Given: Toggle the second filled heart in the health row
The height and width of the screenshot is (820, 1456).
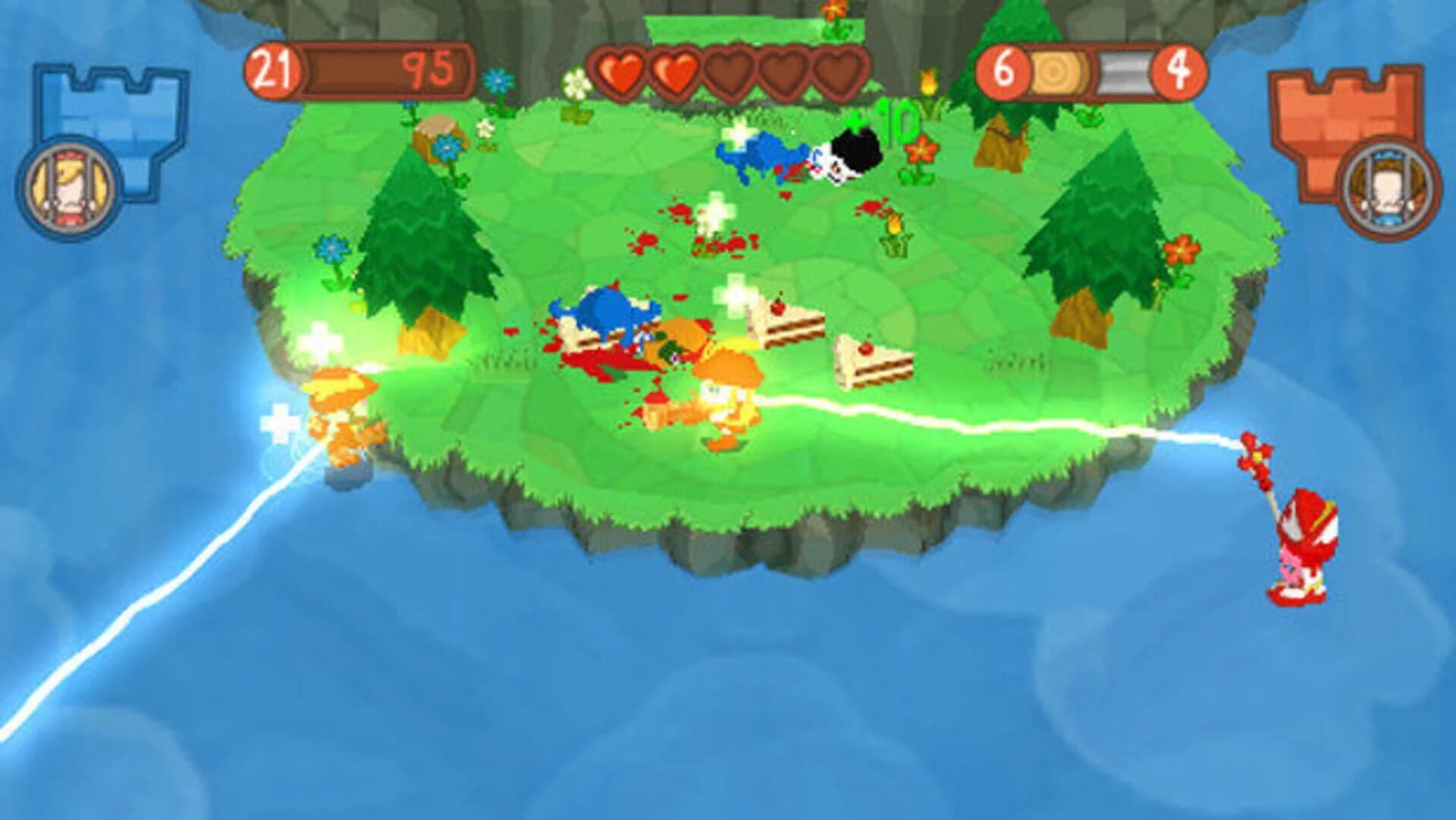Looking at the screenshot, I should click(676, 72).
